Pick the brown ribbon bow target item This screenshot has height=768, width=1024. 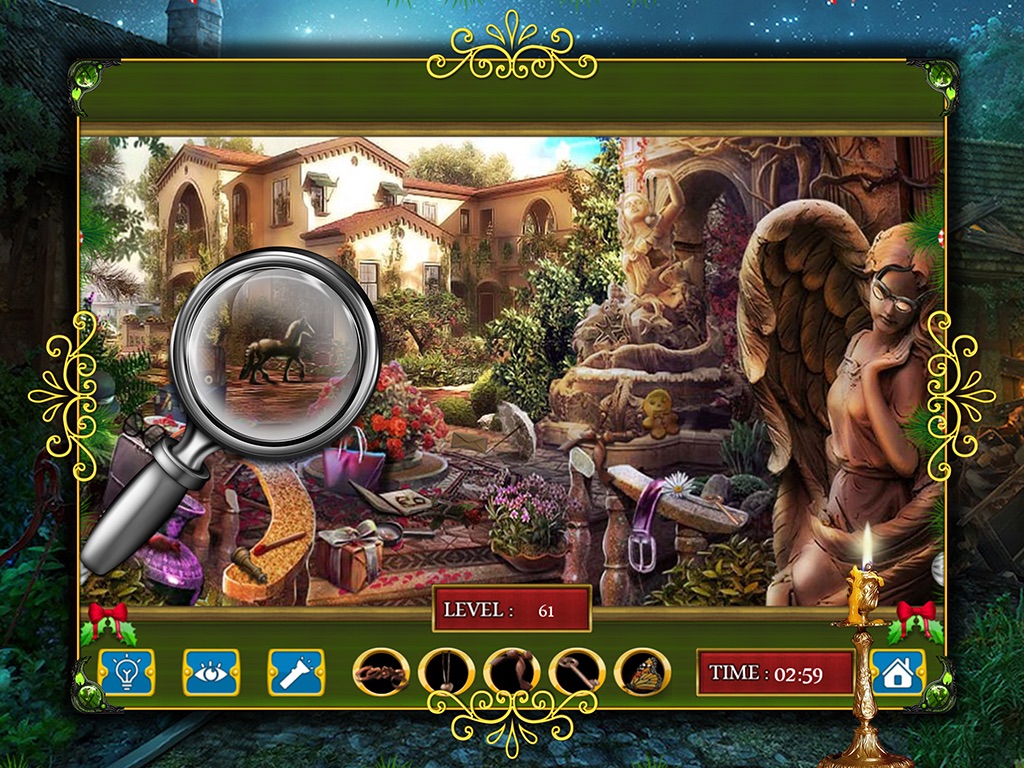coord(511,672)
